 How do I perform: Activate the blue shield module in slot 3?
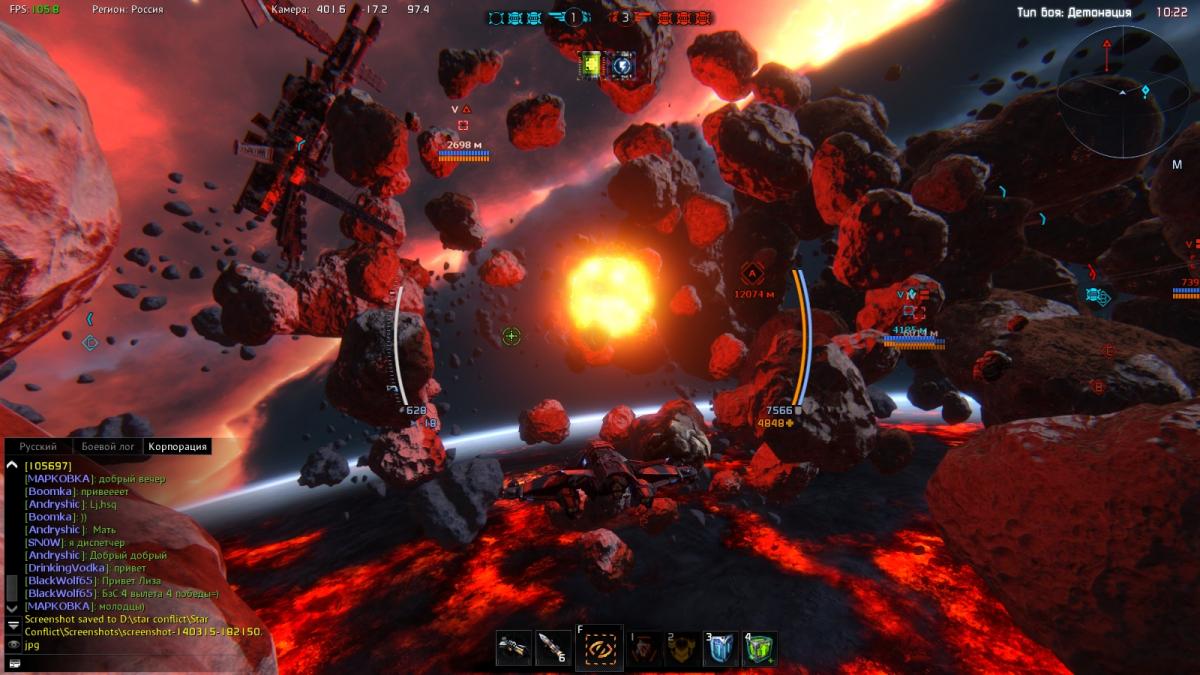[721, 648]
